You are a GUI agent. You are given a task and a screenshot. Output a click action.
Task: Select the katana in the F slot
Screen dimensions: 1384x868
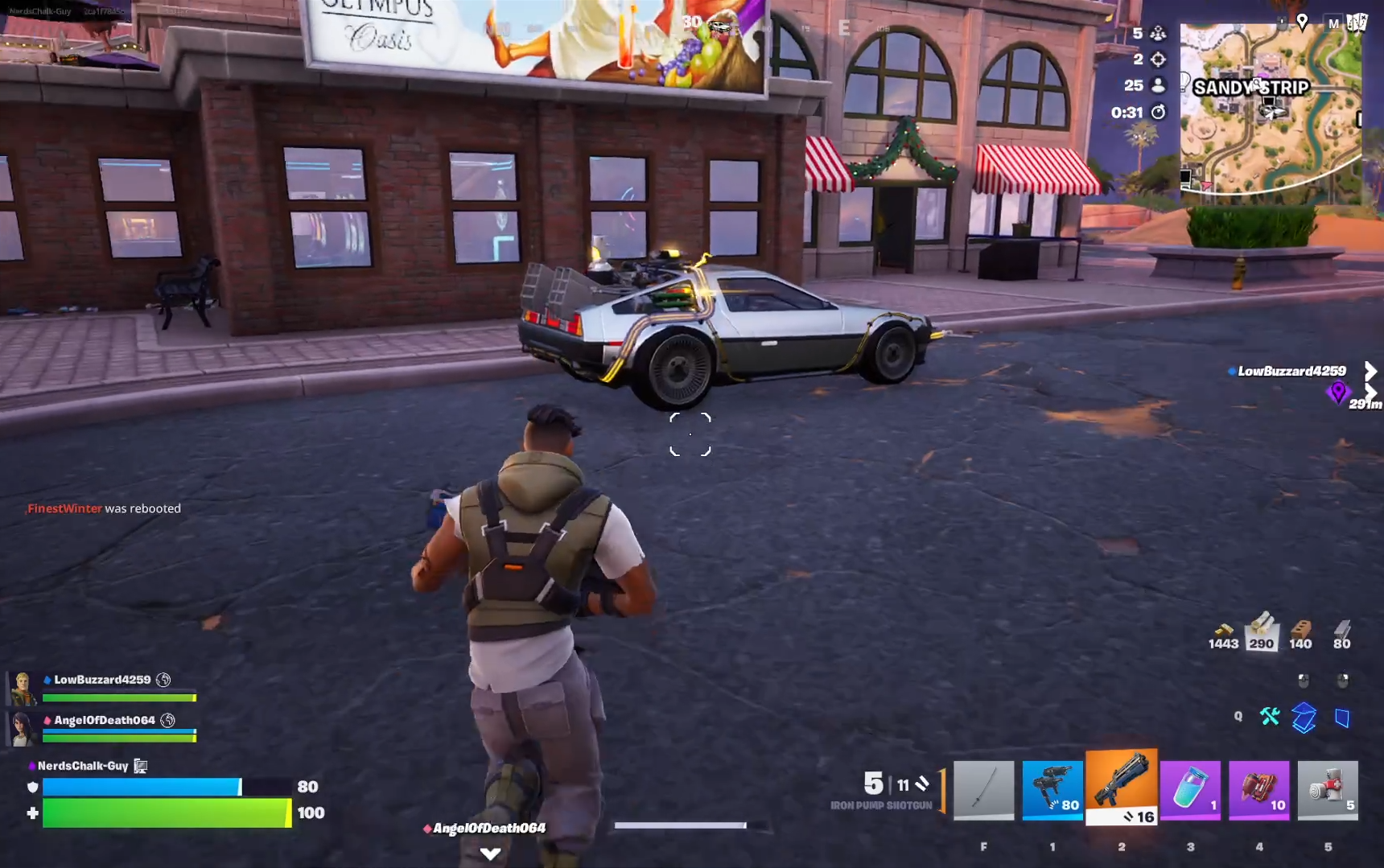pyautogui.click(x=983, y=791)
